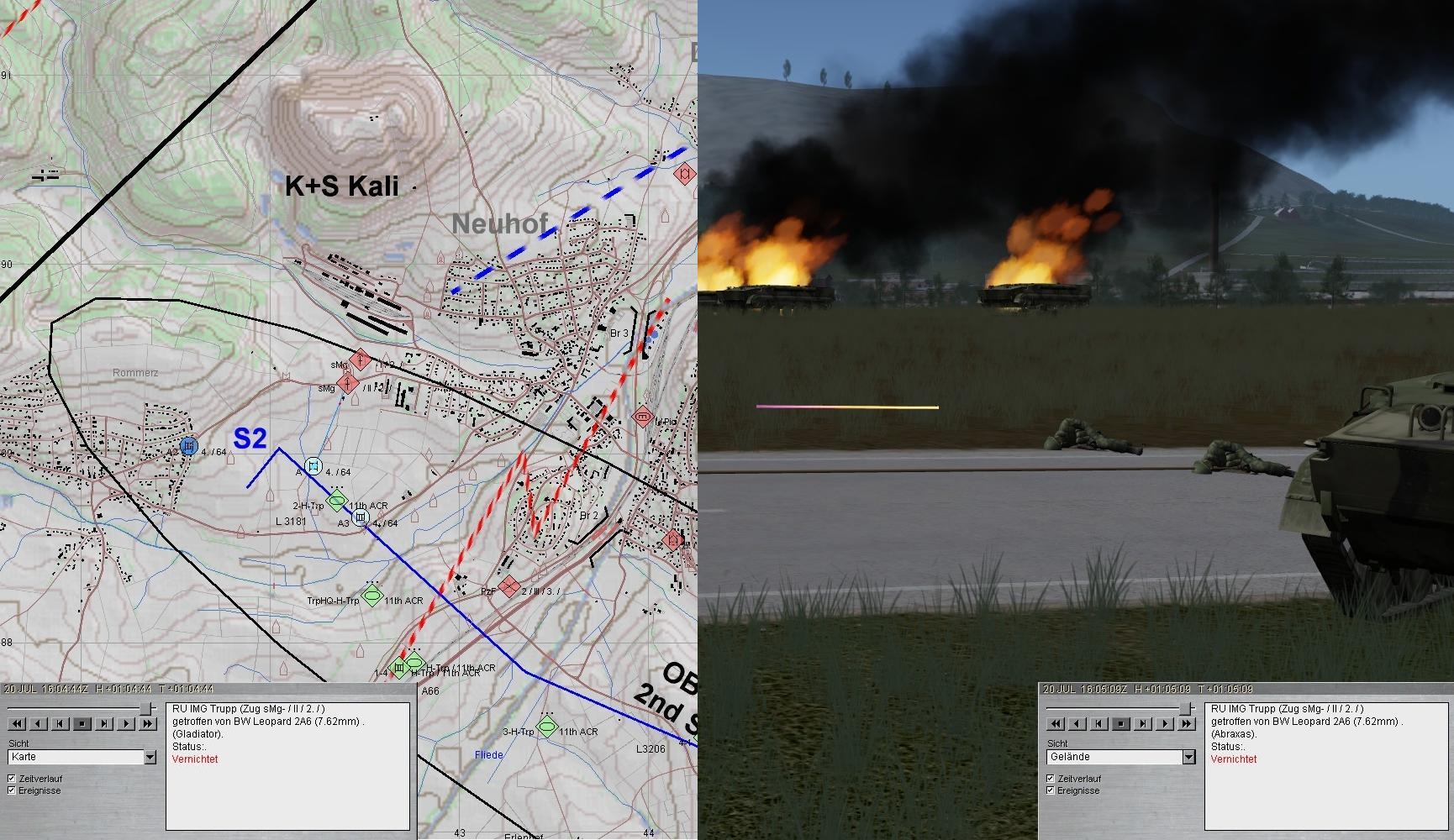Stop playback in the Gelände replay panel
Viewport: 1454px width, 840px height.
1121,723
